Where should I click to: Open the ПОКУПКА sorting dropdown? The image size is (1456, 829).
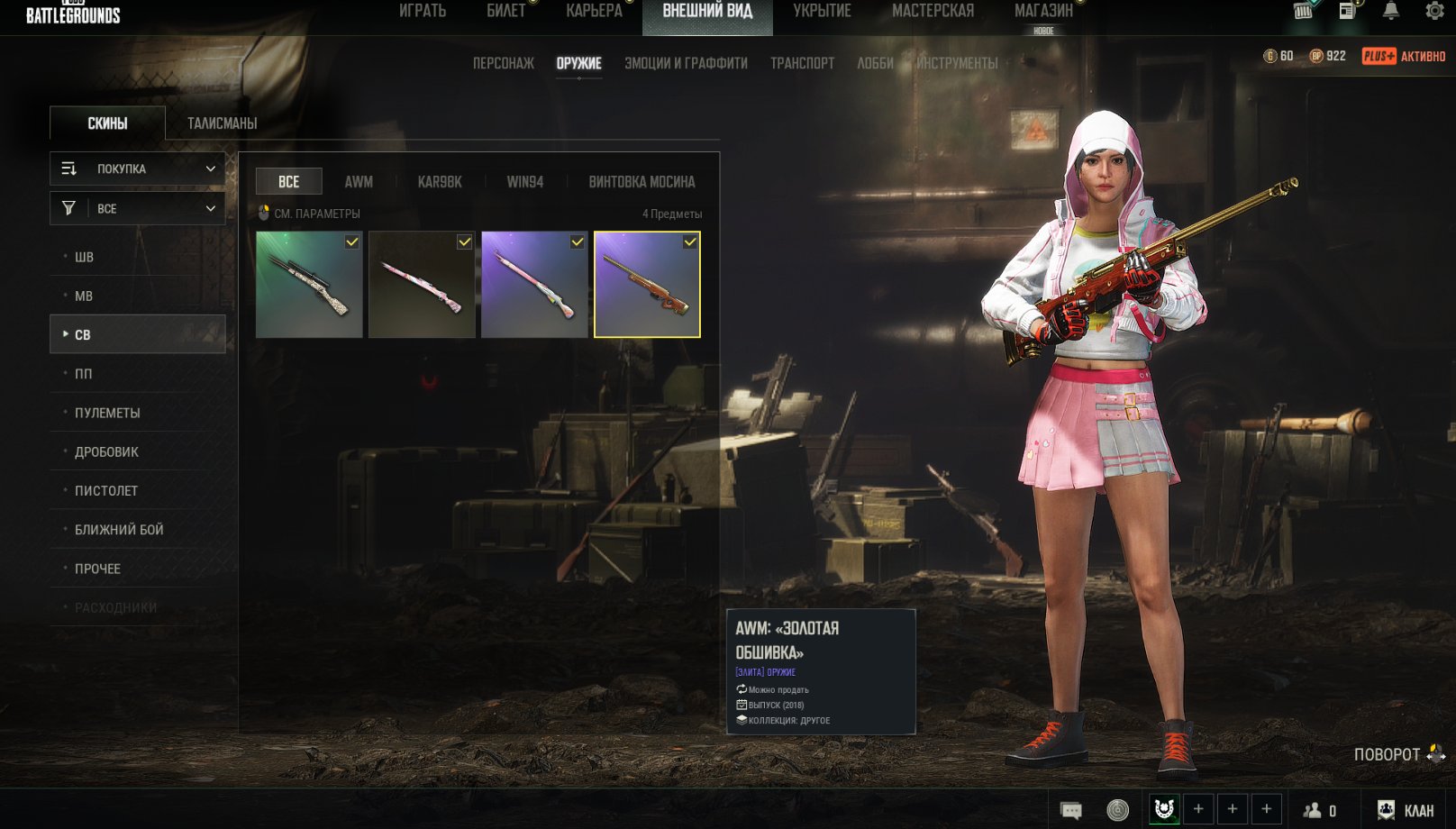point(137,169)
